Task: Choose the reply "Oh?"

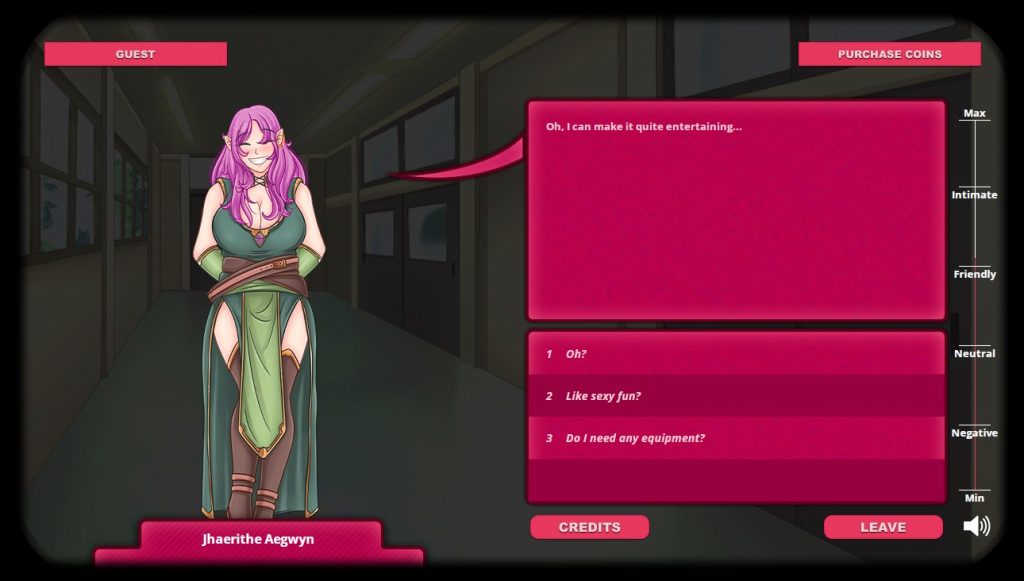Action: point(735,354)
